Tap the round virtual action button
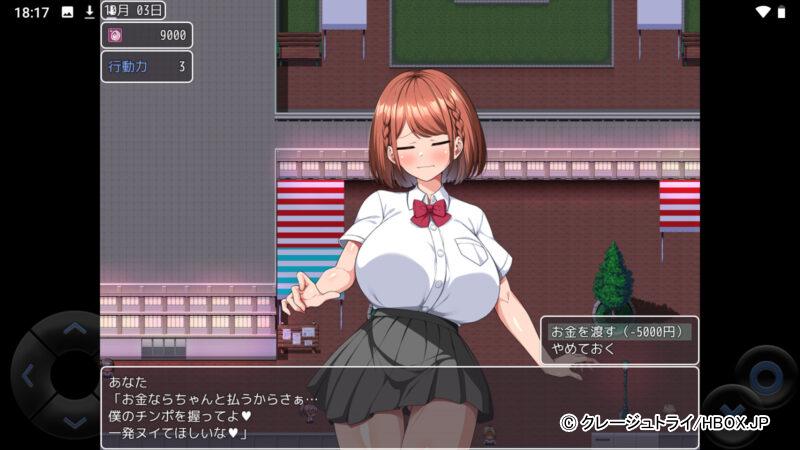 [x=765, y=378]
